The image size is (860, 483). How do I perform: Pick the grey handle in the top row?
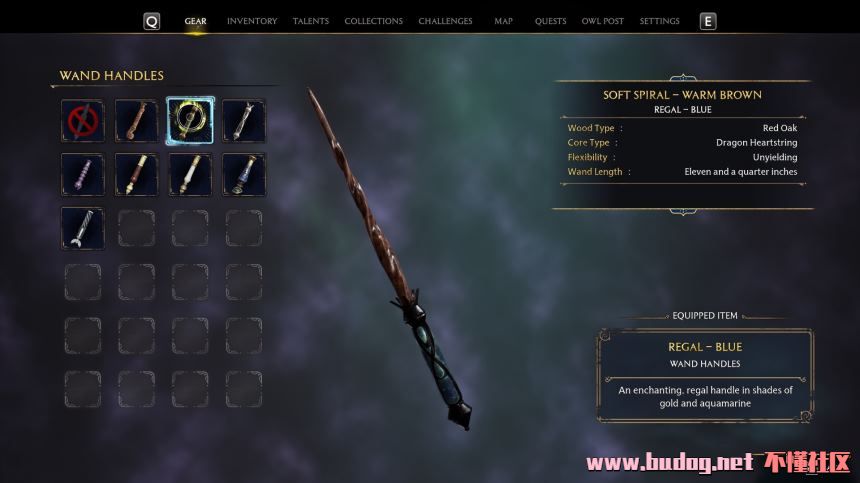coord(244,120)
